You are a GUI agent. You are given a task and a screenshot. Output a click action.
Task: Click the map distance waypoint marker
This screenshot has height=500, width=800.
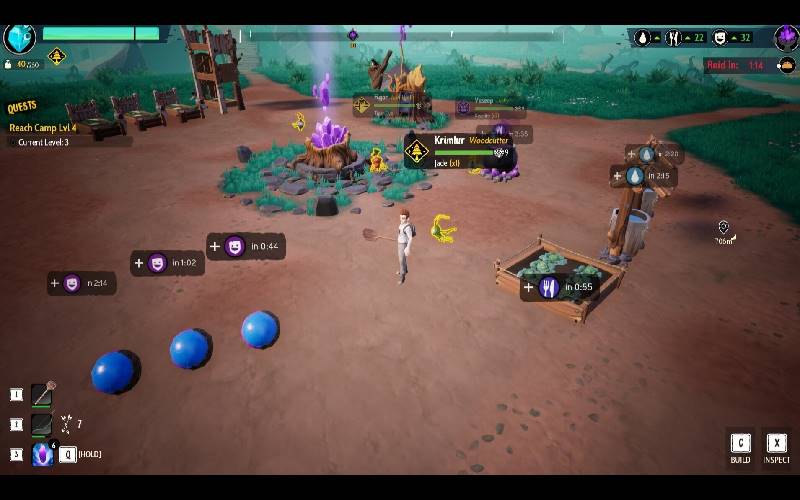pyautogui.click(x=723, y=228)
